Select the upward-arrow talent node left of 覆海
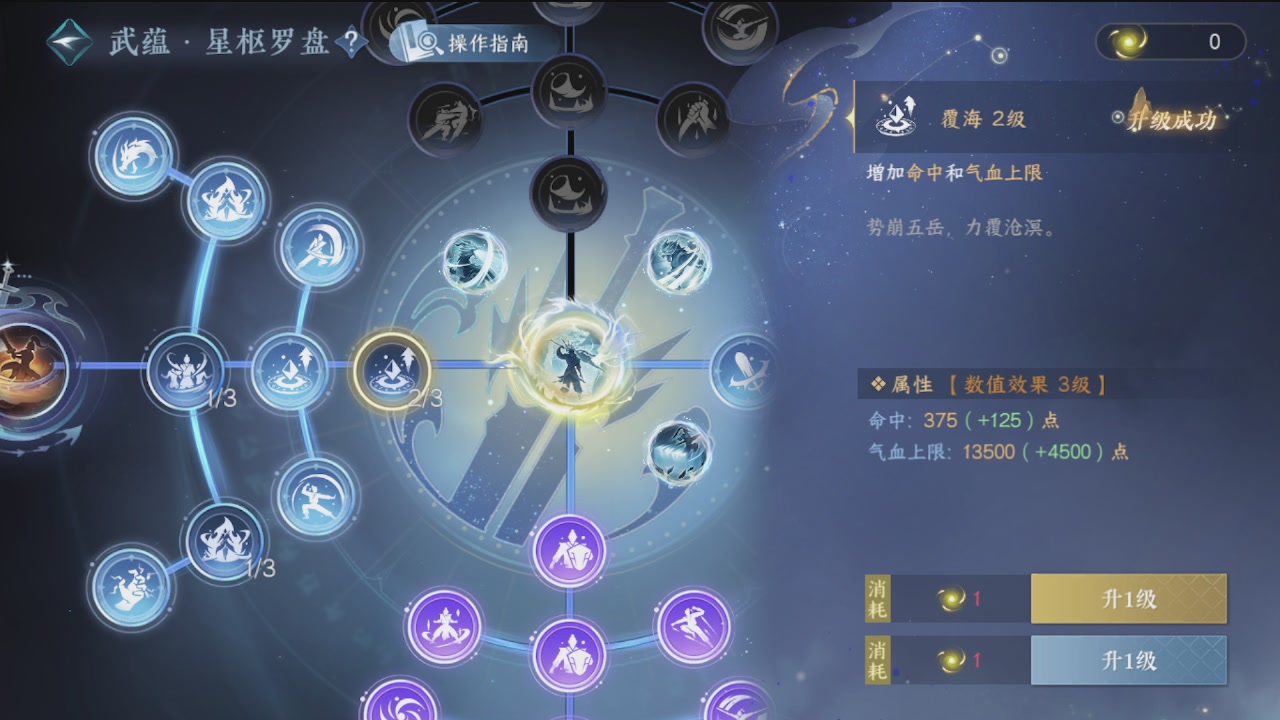Image resolution: width=1280 pixels, height=720 pixels. (x=292, y=371)
